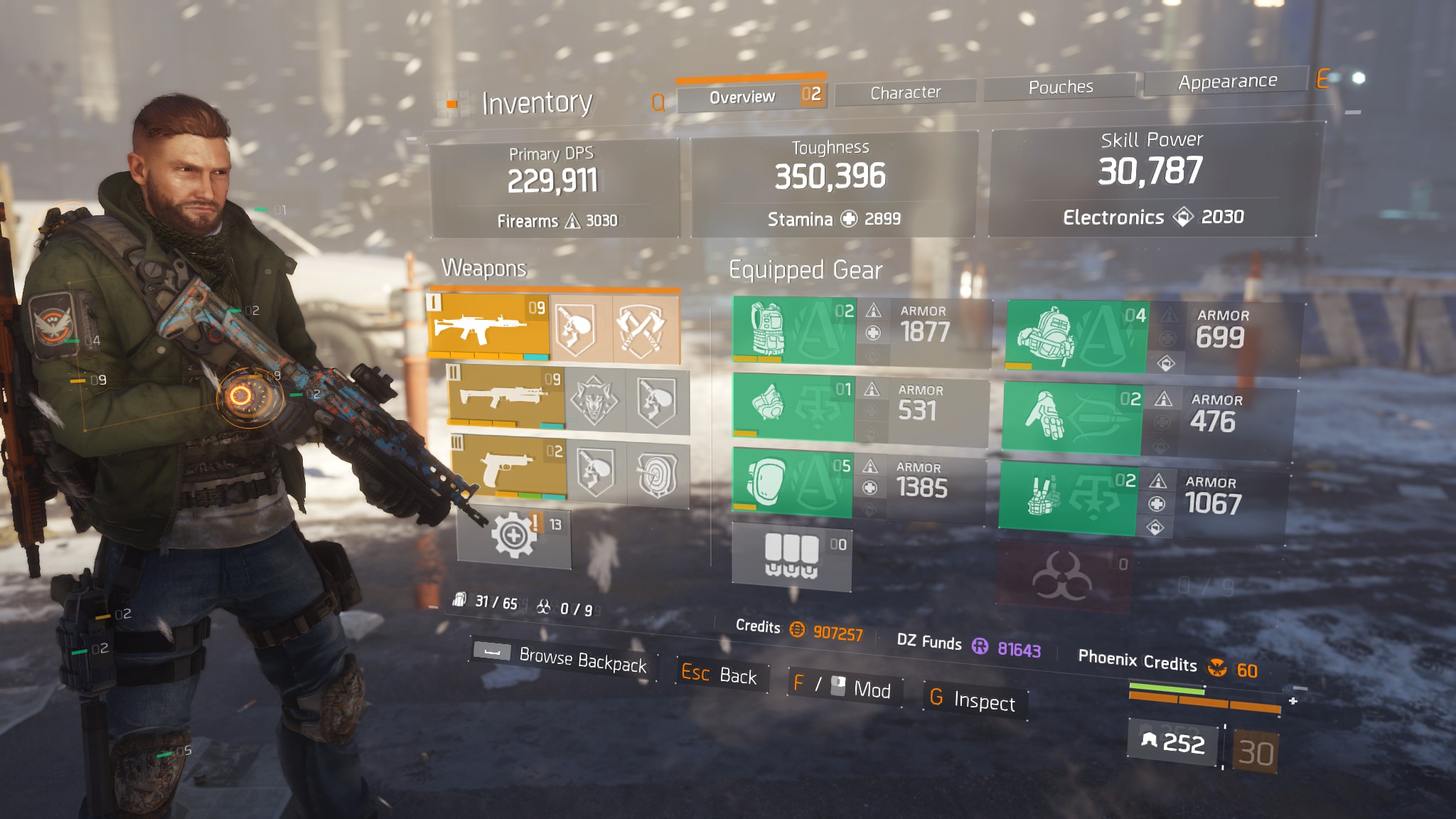Select the knee pads gear slot
The height and width of the screenshot is (819, 1456).
tap(792, 483)
